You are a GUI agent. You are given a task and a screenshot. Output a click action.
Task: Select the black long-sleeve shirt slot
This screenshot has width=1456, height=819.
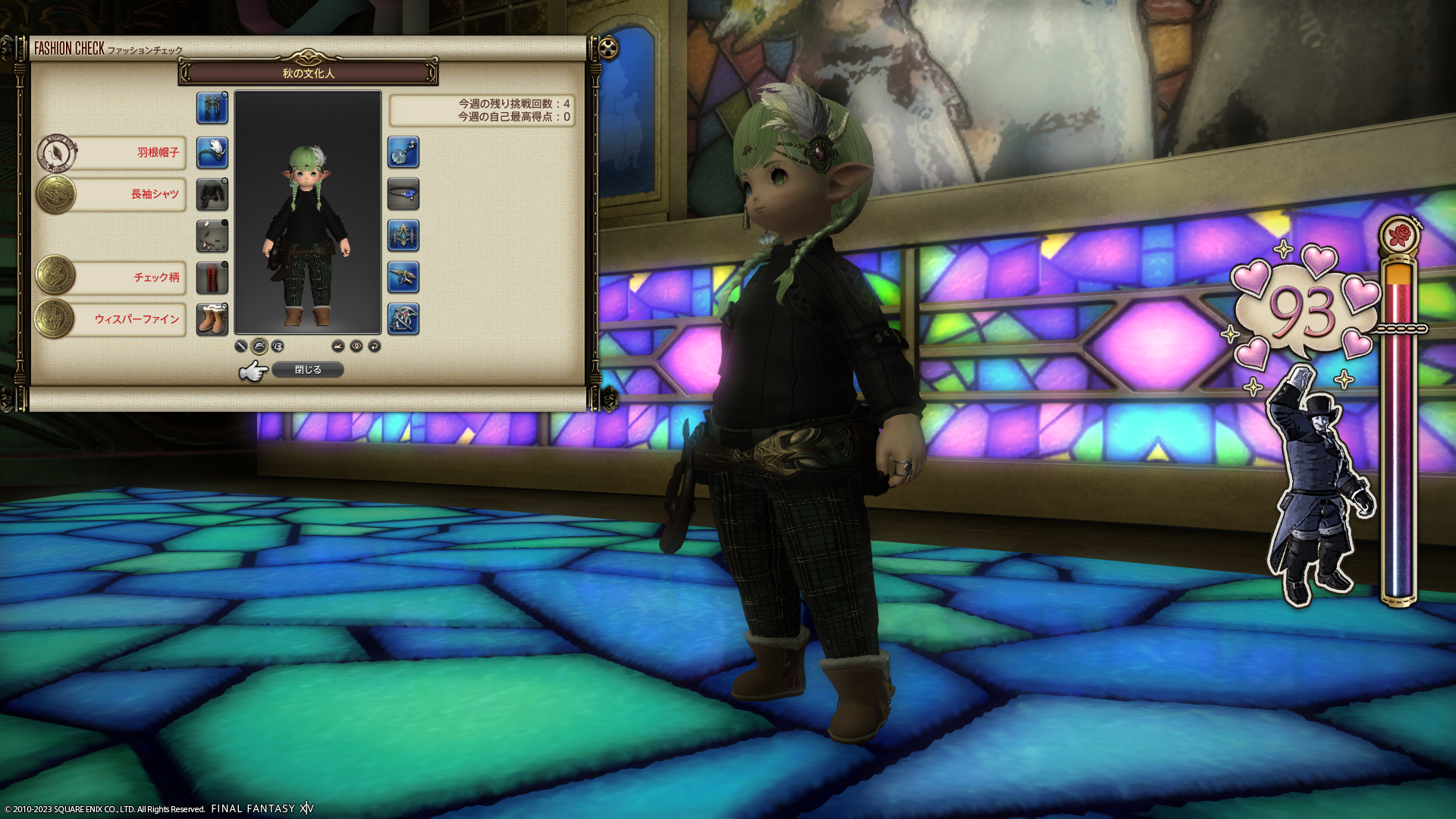click(212, 194)
